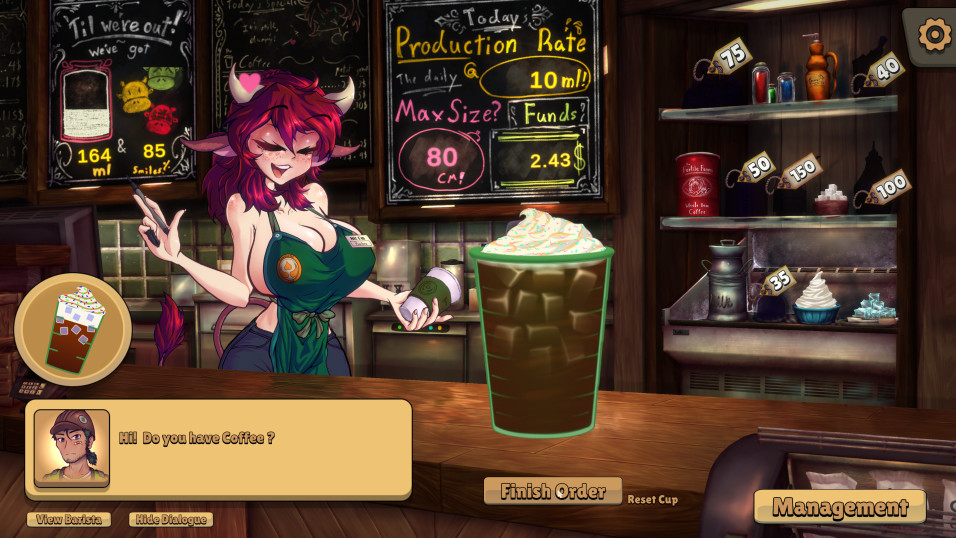The width and height of the screenshot is (956, 538).
Task: Open the Management screen
Action: point(840,506)
